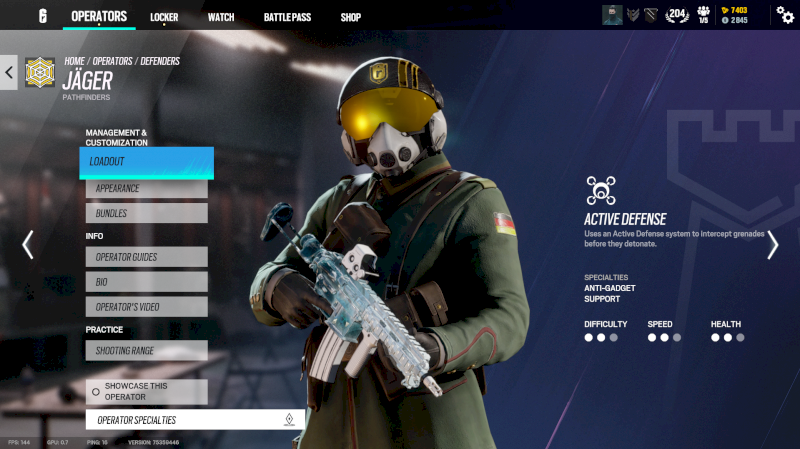Open Operator Guides

tap(146, 257)
